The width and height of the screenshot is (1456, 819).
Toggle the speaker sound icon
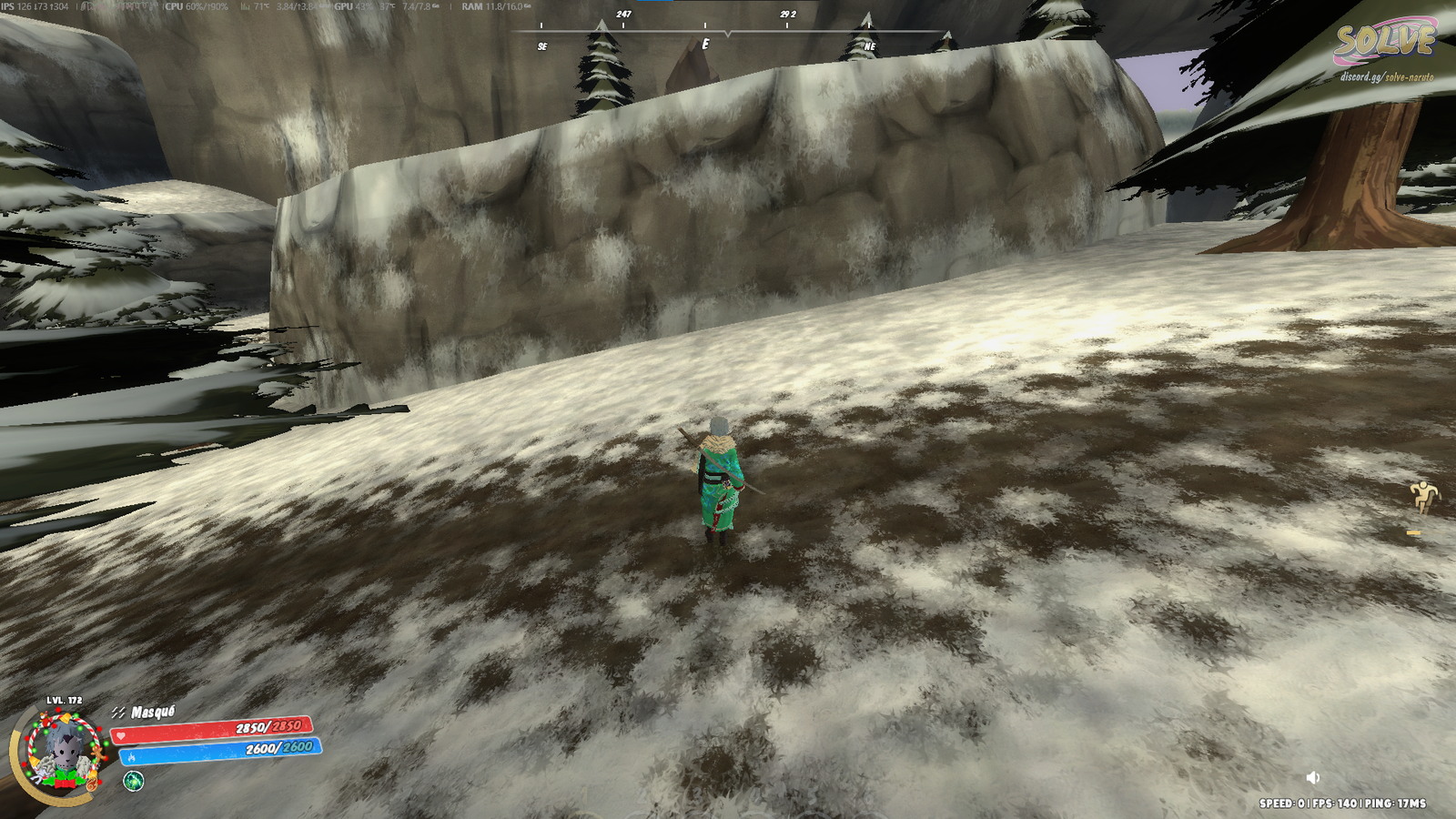1312,777
